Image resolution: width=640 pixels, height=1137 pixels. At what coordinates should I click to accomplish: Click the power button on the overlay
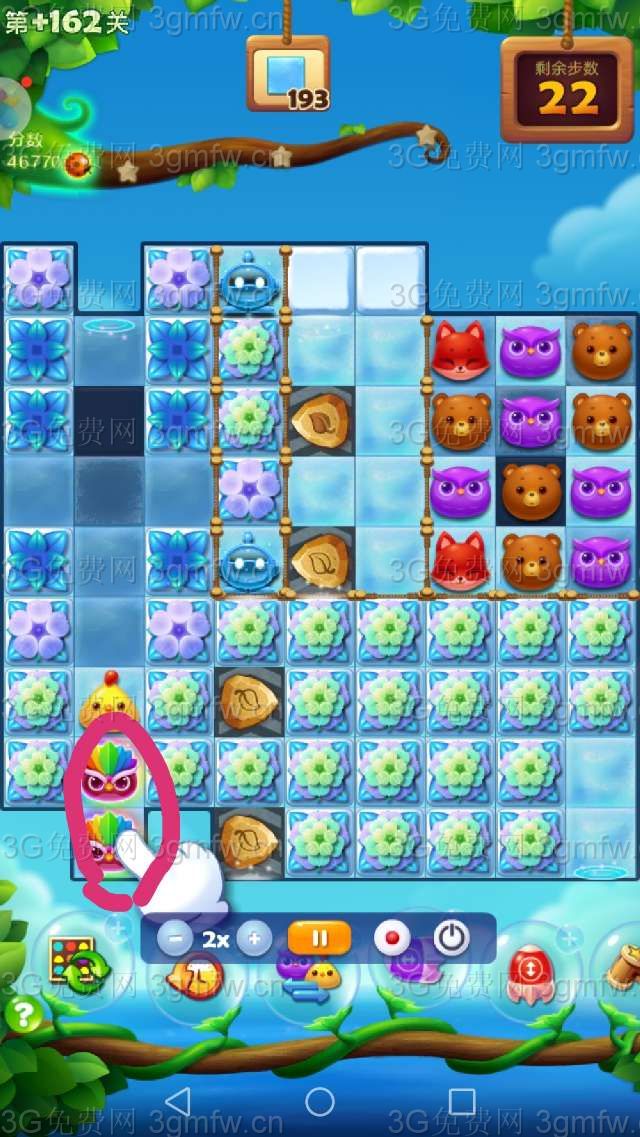[x=452, y=939]
